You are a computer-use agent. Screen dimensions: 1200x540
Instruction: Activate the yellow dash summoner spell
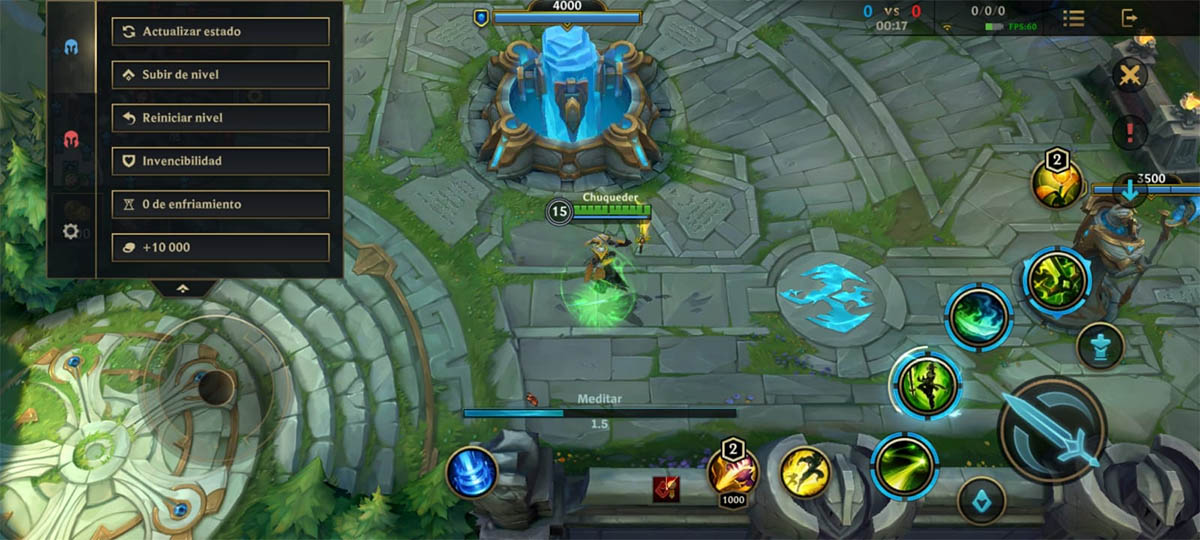click(805, 470)
